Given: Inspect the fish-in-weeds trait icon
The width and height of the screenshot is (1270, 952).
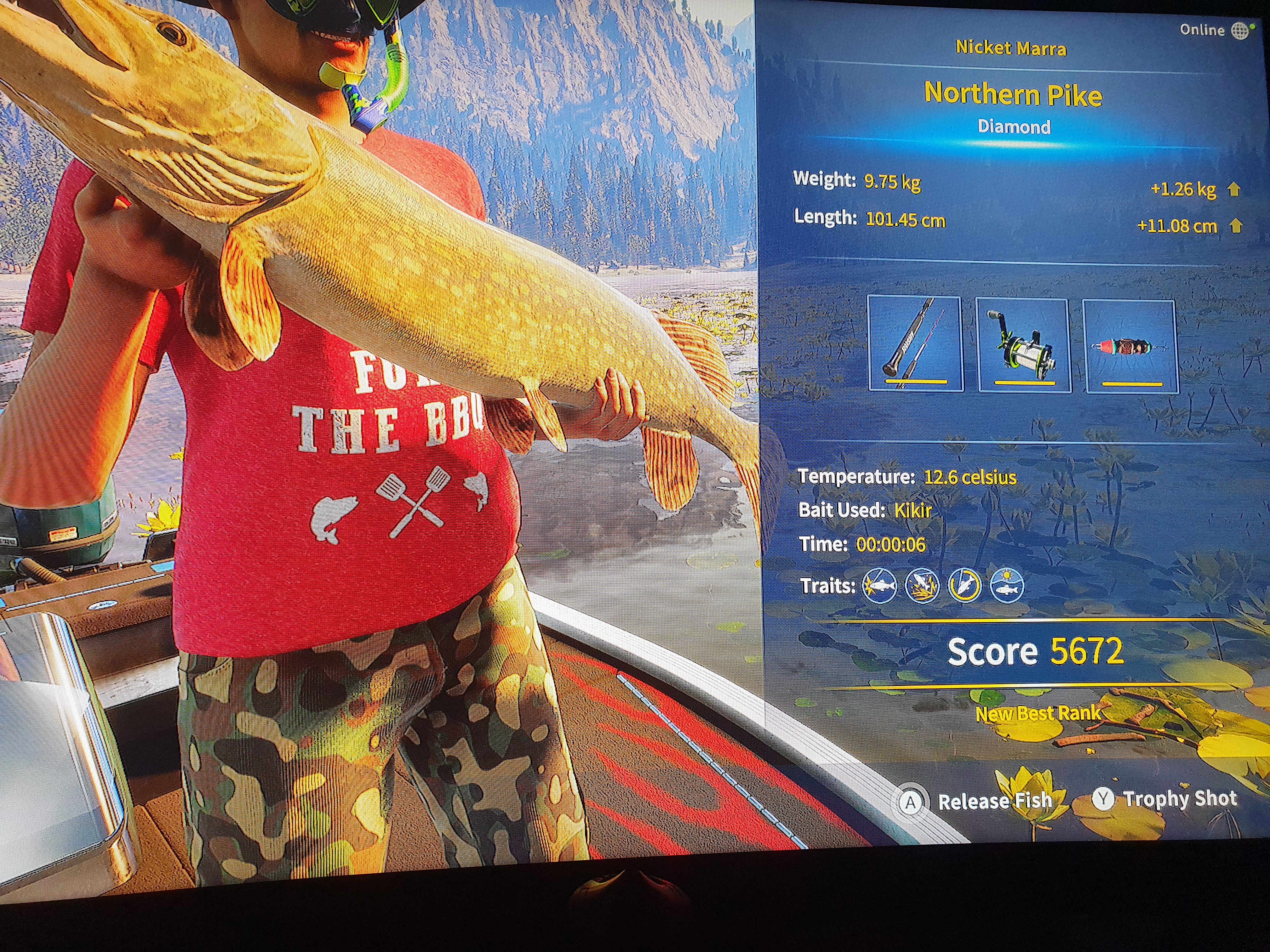Looking at the screenshot, I should coord(922,586).
